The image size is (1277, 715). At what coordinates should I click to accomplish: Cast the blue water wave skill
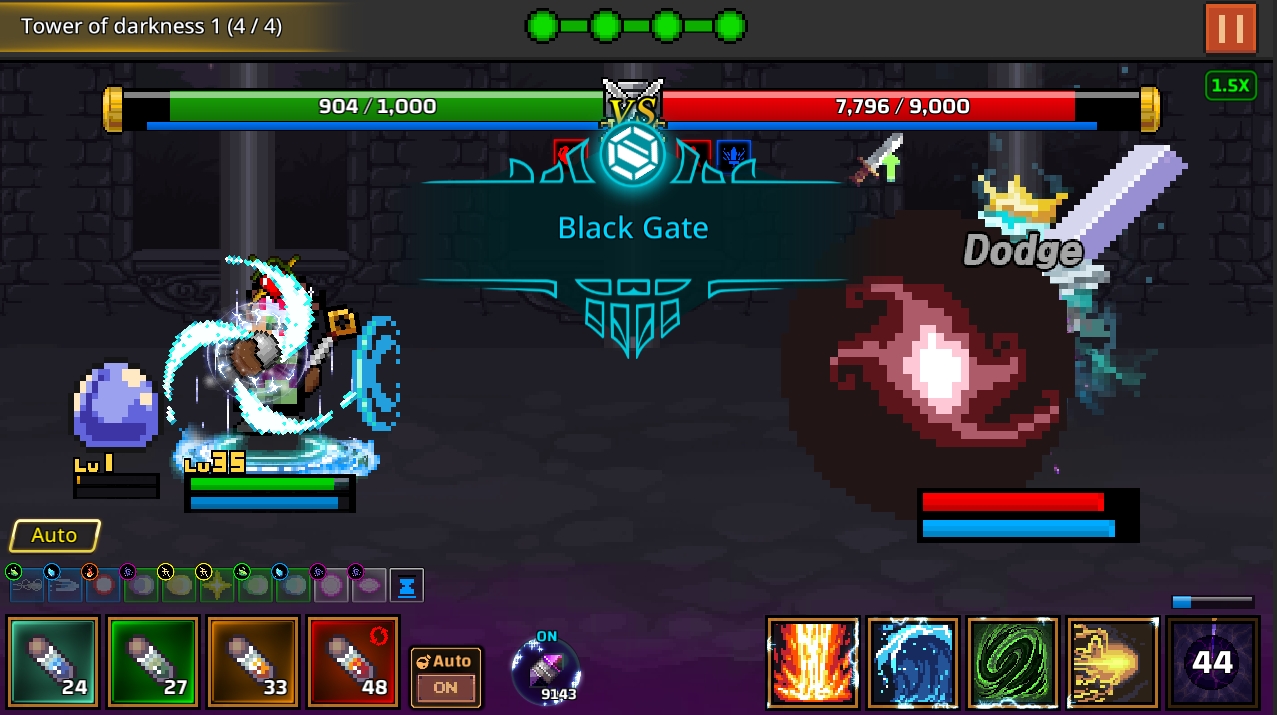[x=913, y=662]
